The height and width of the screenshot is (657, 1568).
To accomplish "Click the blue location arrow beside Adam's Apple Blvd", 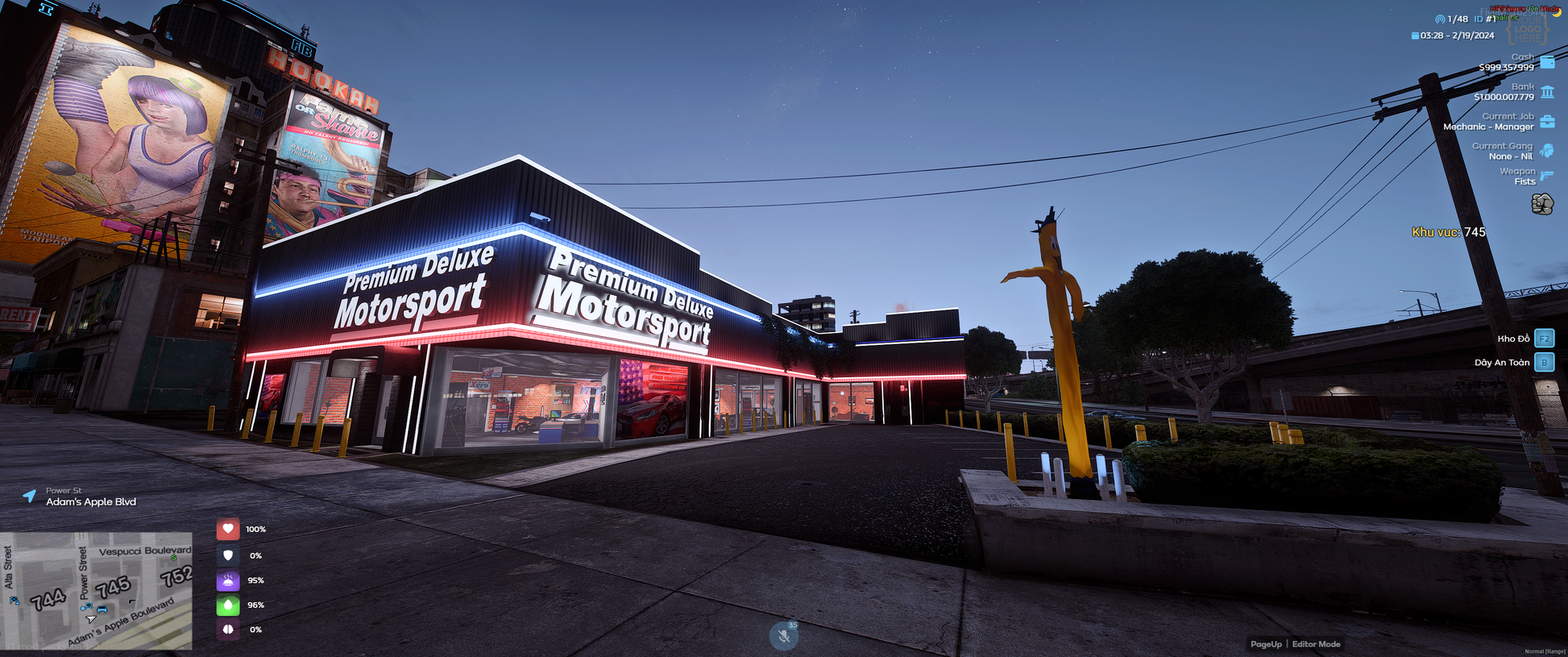I will [x=30, y=496].
